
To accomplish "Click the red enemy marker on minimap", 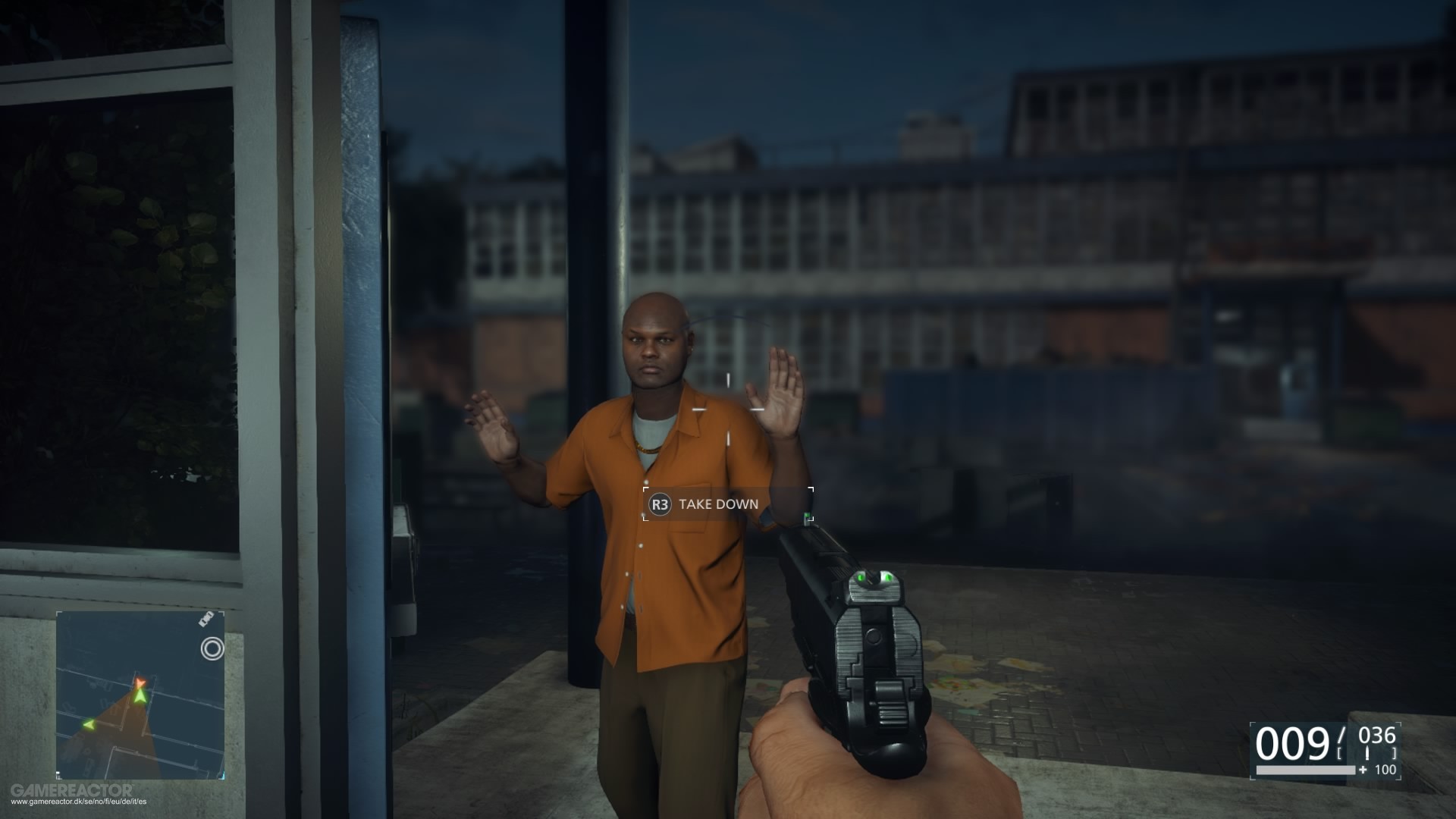I will pyautogui.click(x=140, y=682).
